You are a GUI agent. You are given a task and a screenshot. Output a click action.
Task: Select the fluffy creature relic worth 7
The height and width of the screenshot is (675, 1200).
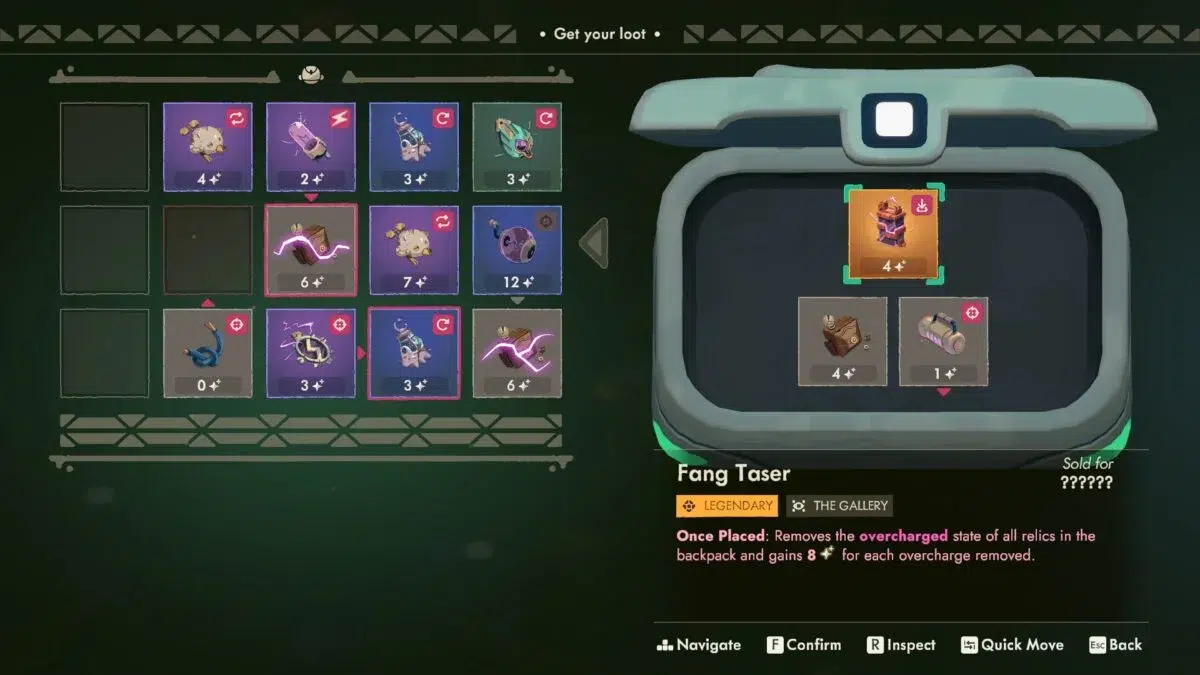414,250
